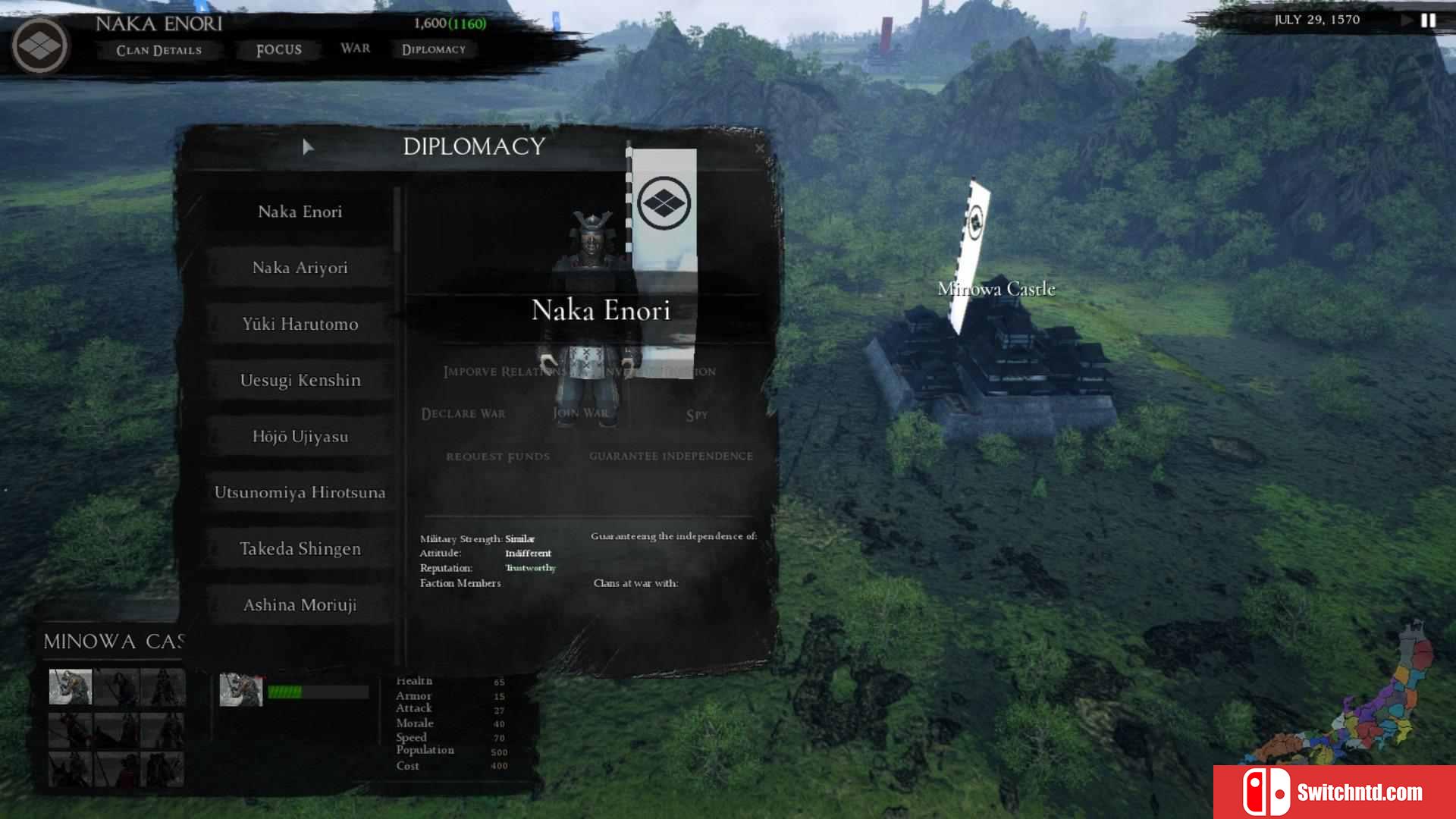
Task: Choose the Spy diplomatic action
Action: pos(696,415)
